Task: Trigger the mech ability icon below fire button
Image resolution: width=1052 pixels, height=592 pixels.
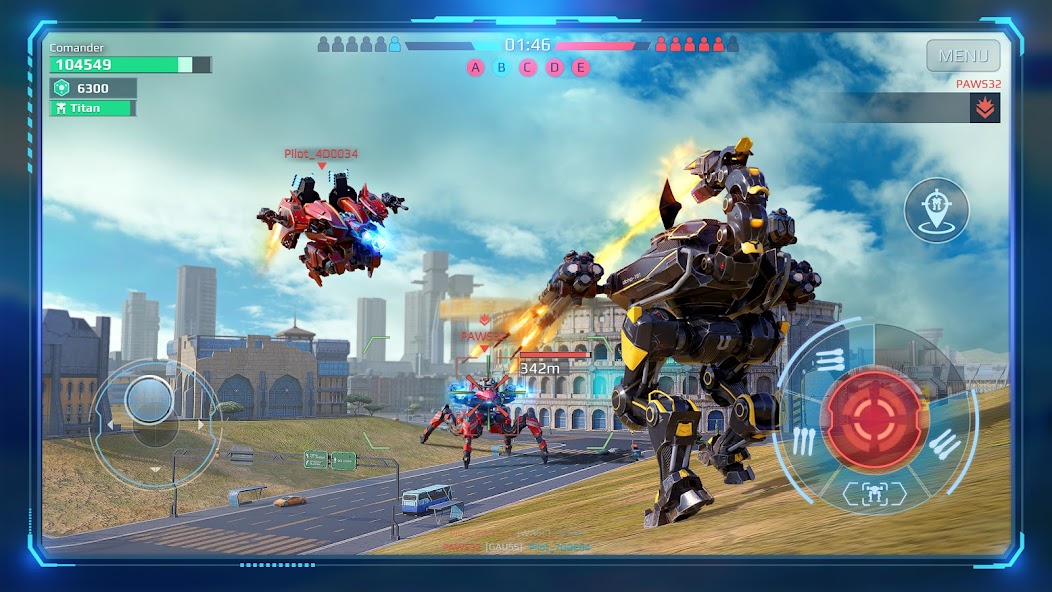Action: [873, 492]
